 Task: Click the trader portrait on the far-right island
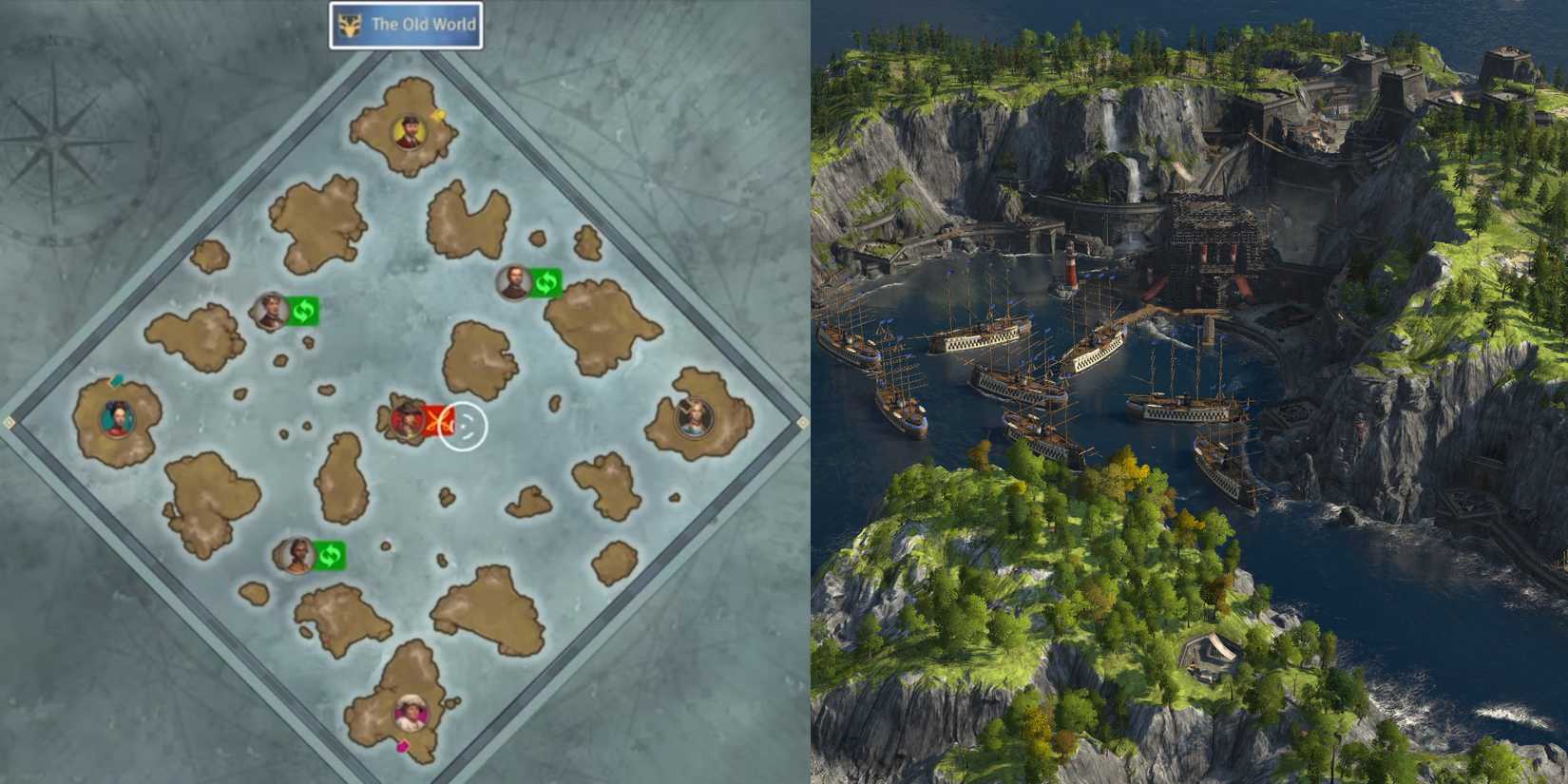pyautogui.click(x=695, y=416)
